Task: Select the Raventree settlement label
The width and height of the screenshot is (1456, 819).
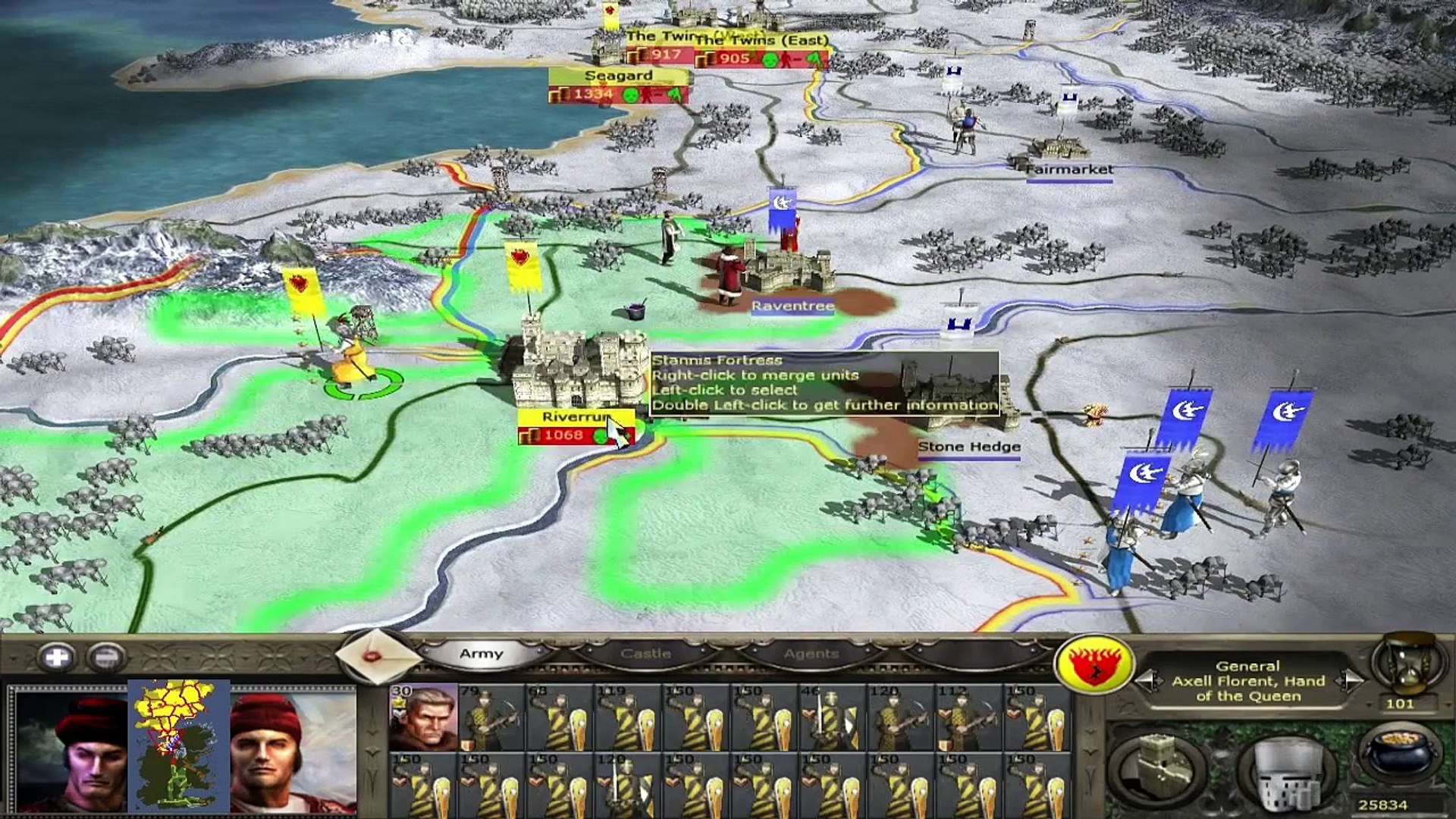Action: click(x=792, y=306)
